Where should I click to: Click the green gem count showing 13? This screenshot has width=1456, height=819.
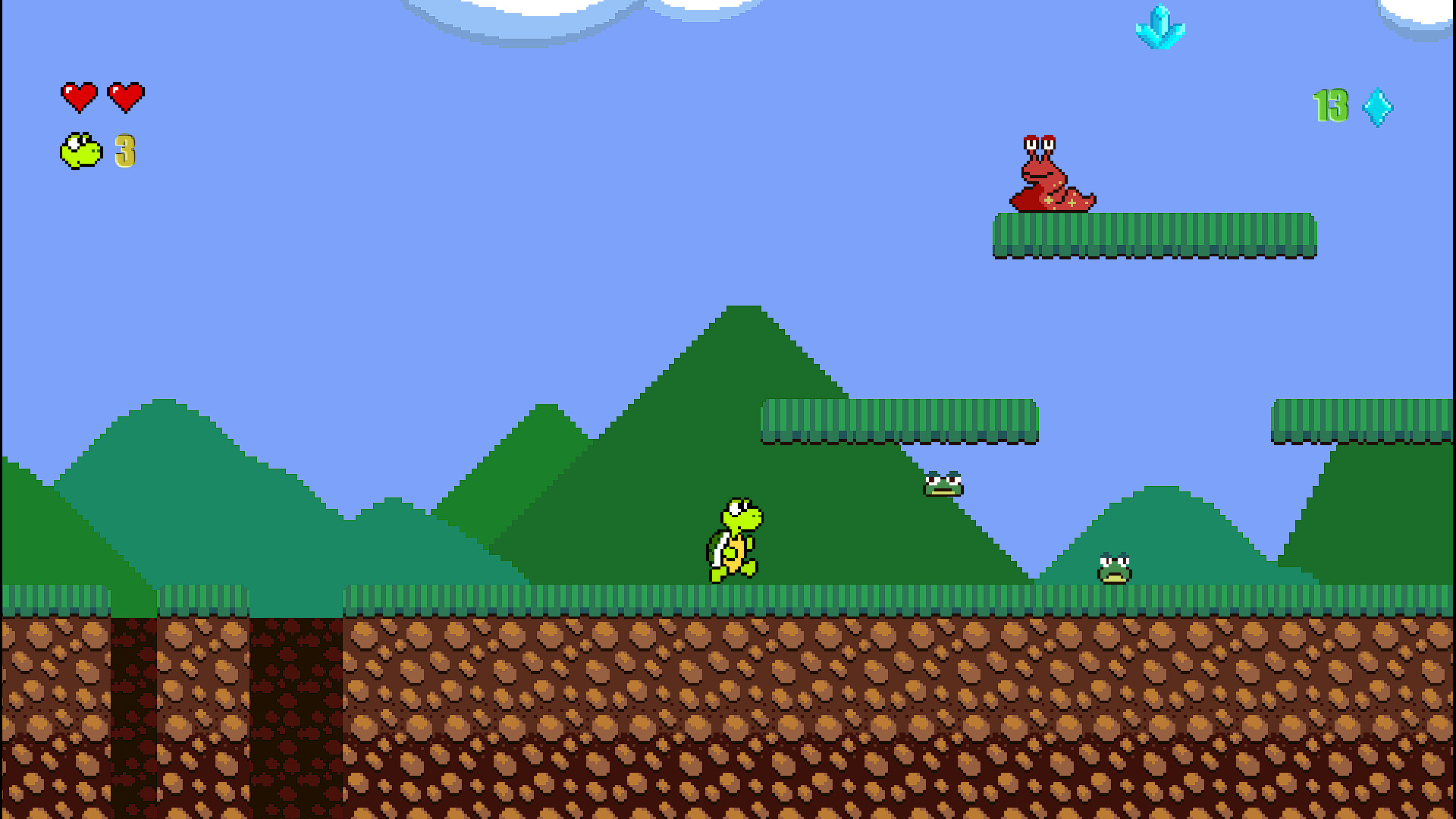point(1329,105)
